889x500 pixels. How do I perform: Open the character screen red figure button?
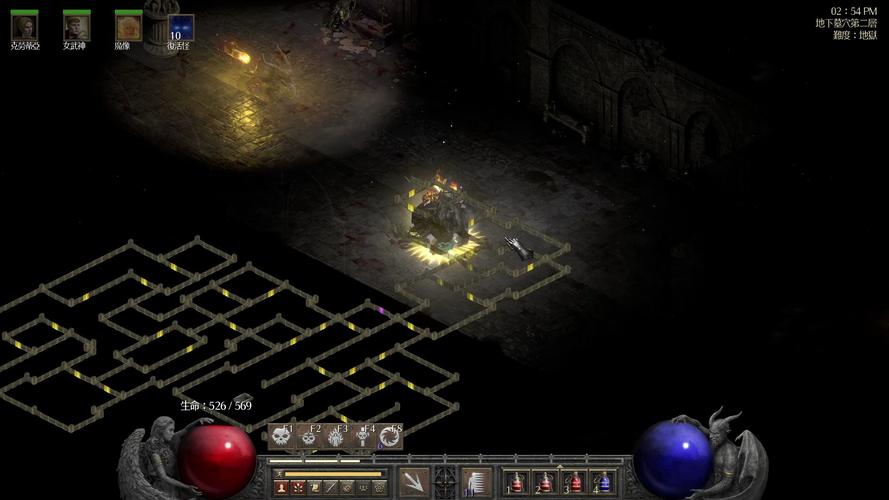(282, 488)
